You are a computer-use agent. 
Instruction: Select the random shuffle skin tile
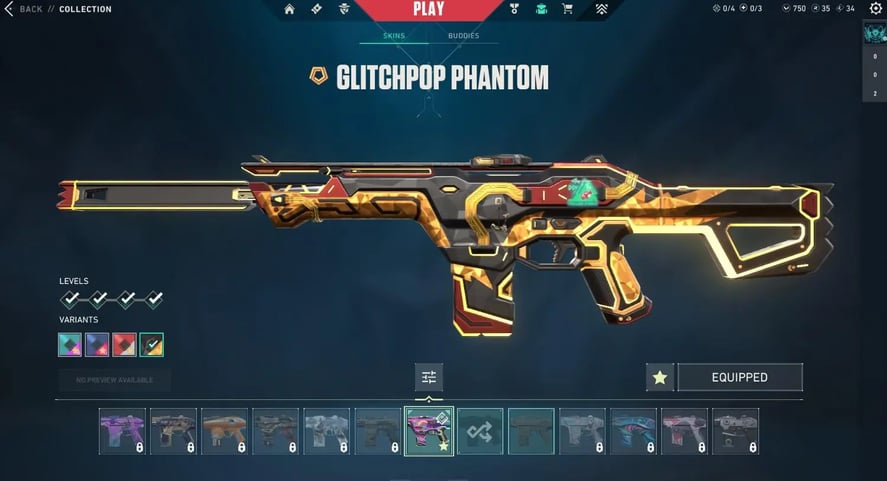click(480, 431)
